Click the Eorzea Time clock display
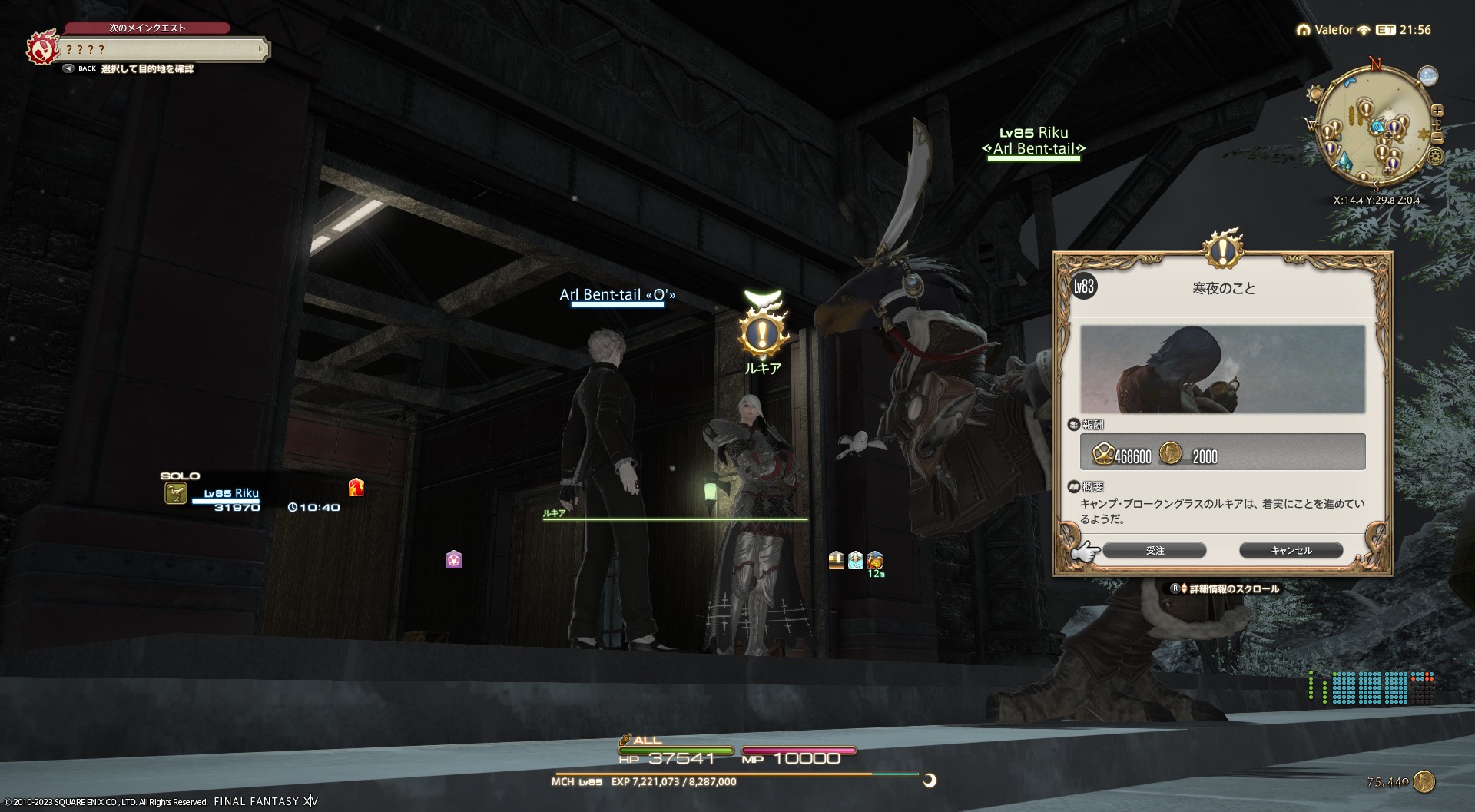 (1405, 30)
